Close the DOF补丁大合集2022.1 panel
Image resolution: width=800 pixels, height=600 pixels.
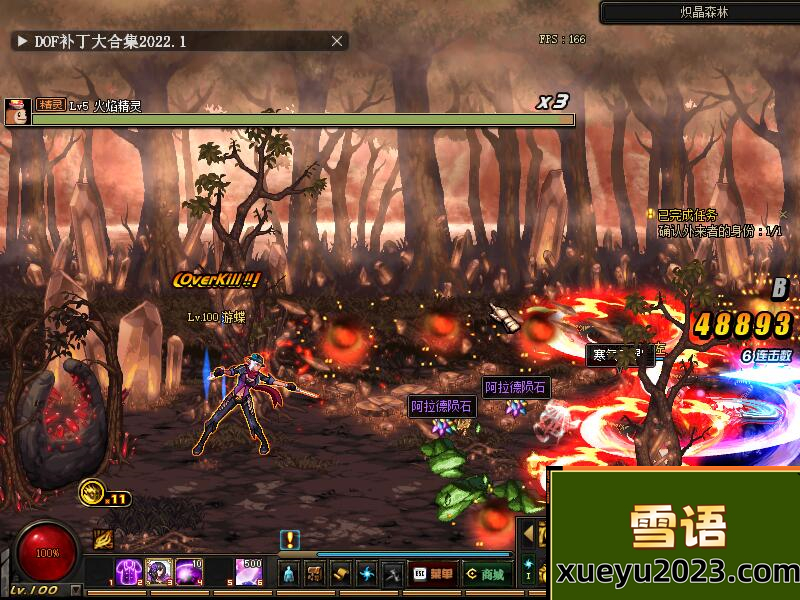click(x=338, y=41)
